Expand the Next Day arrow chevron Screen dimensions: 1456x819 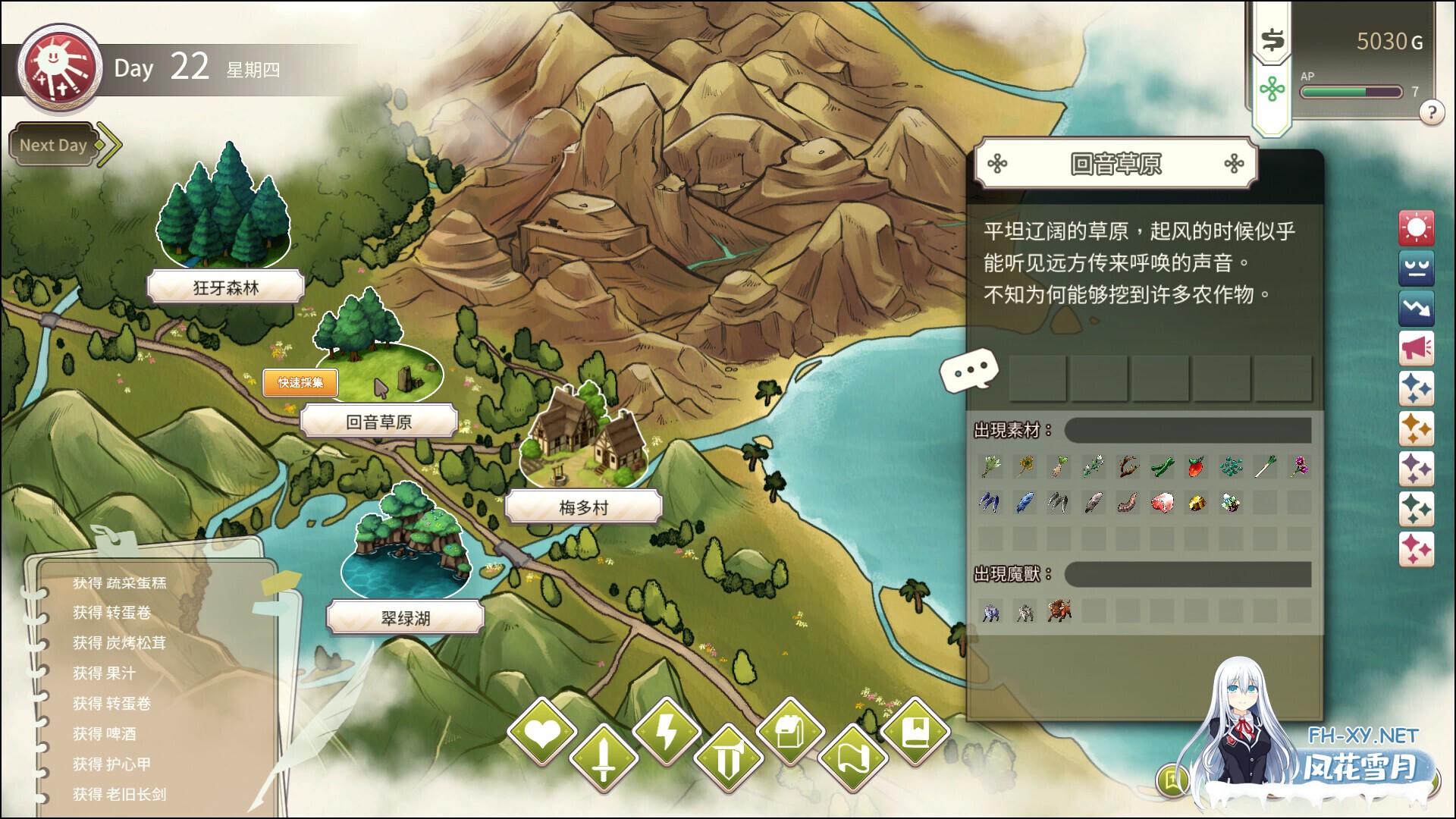(x=108, y=143)
